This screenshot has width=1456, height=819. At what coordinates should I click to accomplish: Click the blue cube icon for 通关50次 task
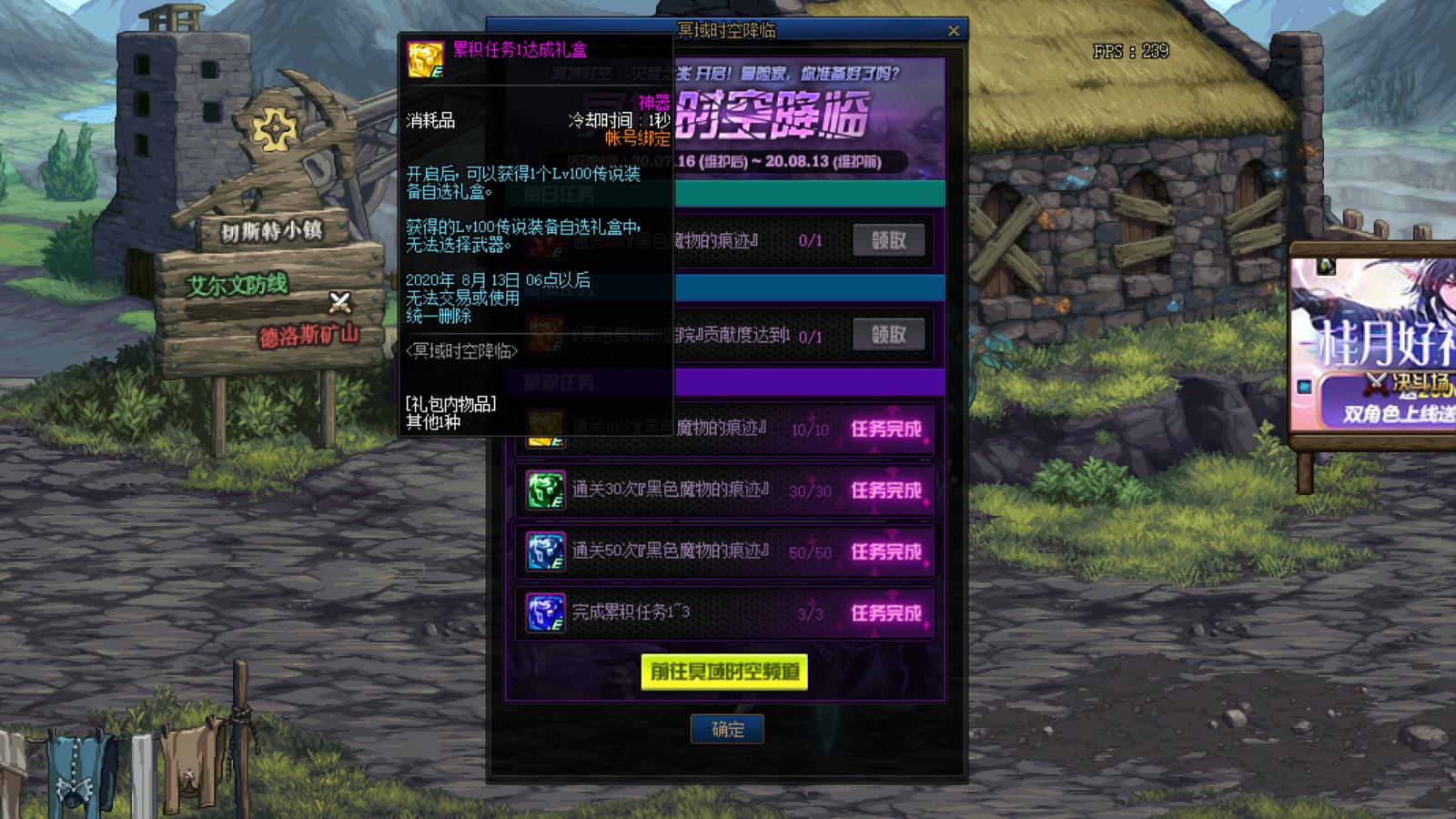[544, 551]
